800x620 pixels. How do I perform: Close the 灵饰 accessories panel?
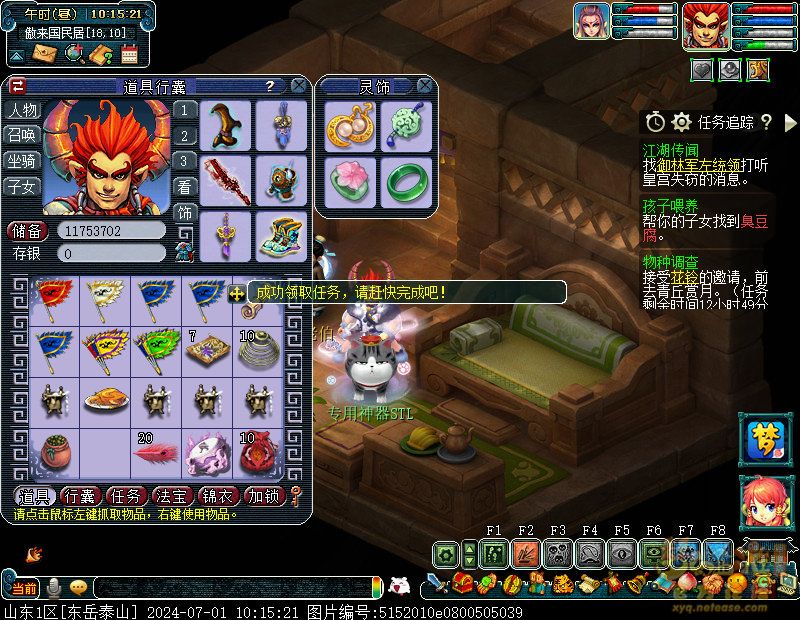(425, 87)
